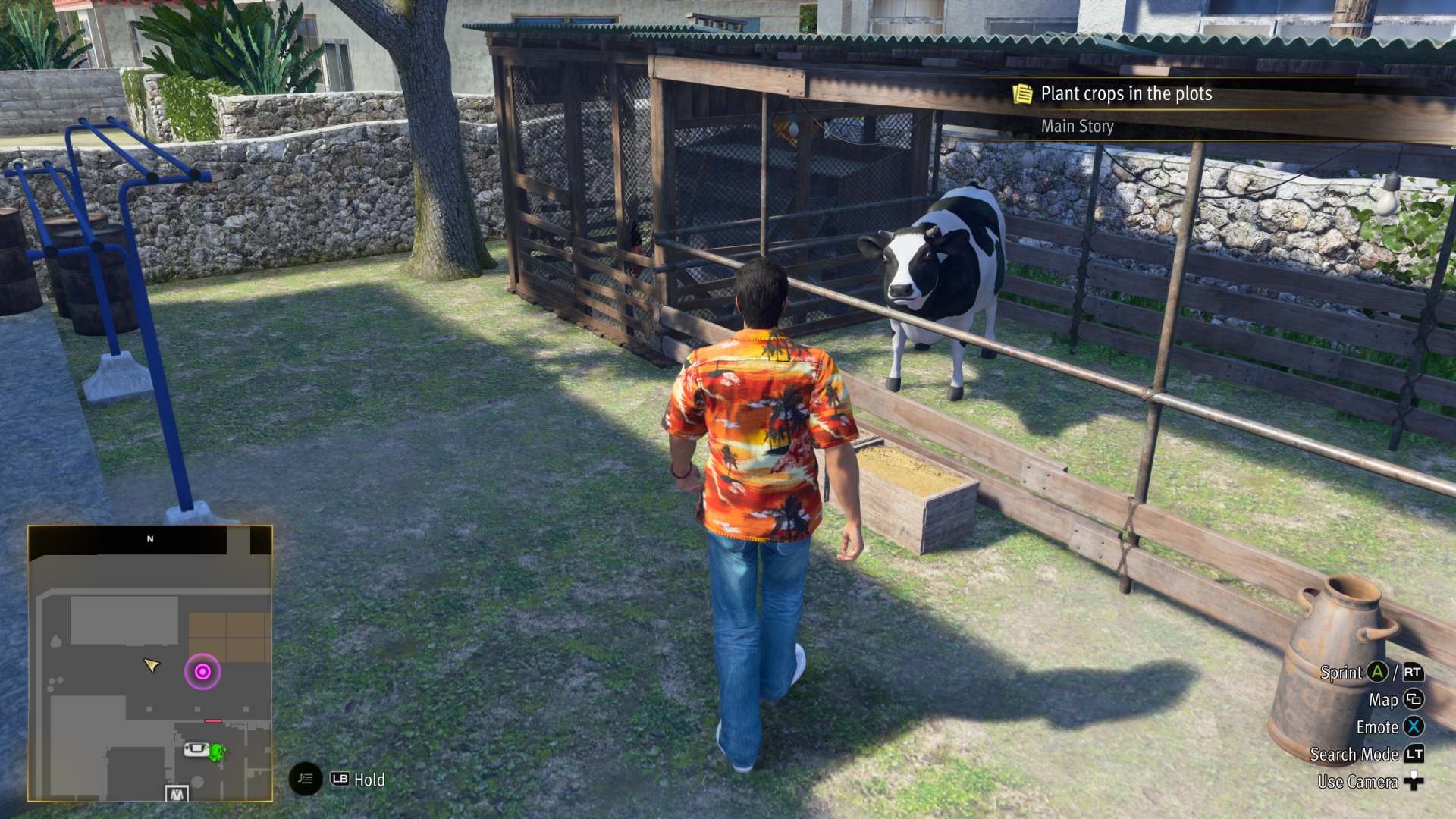Select the wardrobe jacket icon on the minimap

tap(176, 794)
